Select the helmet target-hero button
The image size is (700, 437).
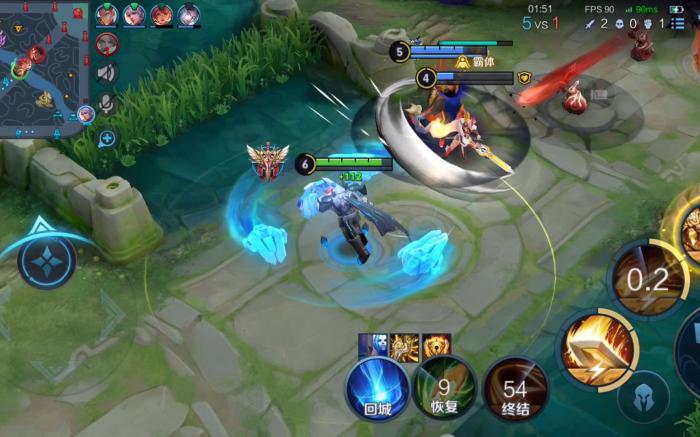[x=642, y=399]
